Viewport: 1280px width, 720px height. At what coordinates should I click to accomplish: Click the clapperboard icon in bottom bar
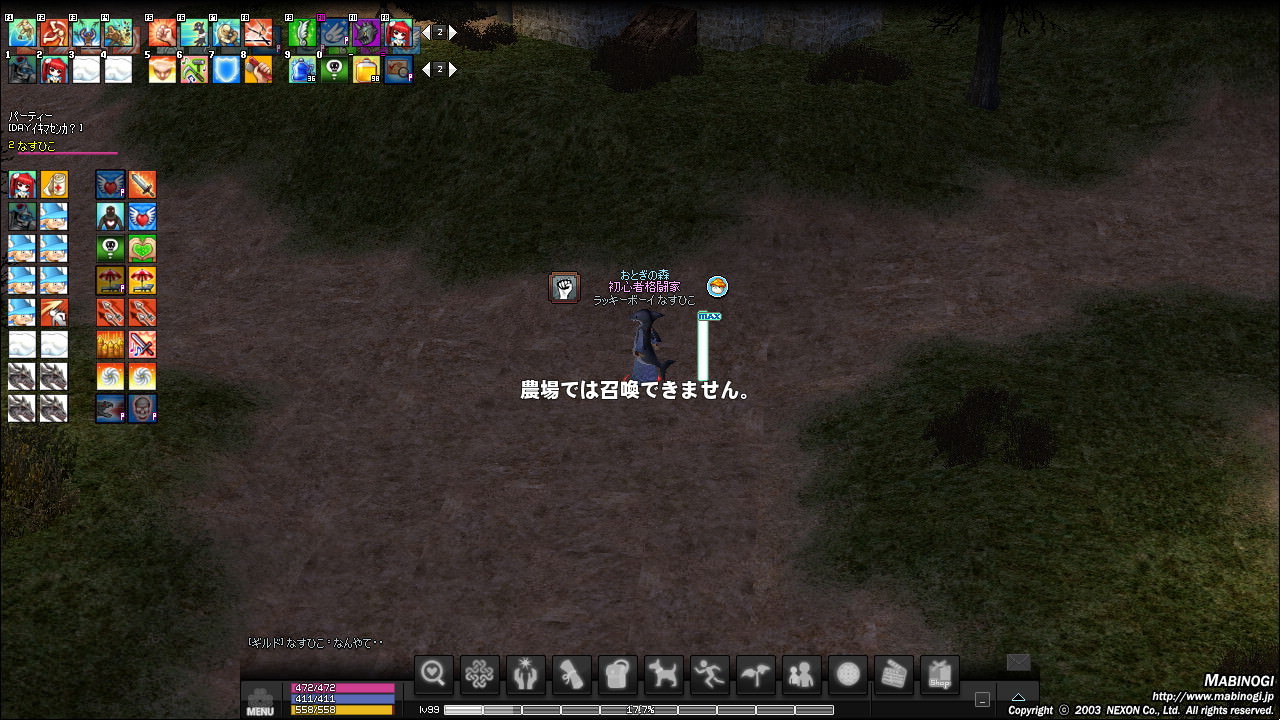894,675
